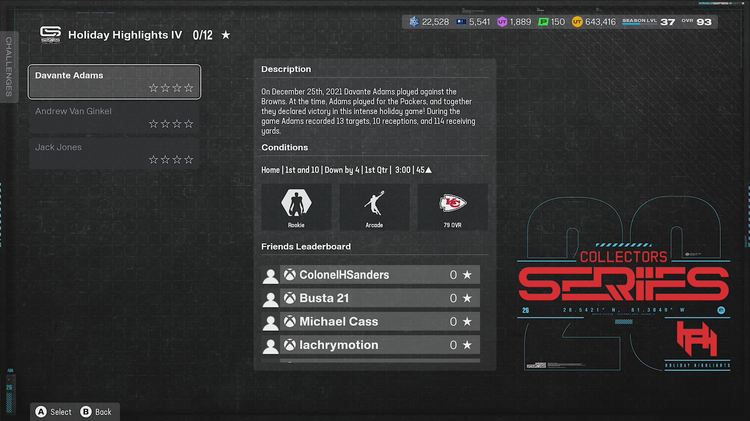Select the Davante Adams challenge
The height and width of the screenshot is (421, 750).
click(x=114, y=81)
